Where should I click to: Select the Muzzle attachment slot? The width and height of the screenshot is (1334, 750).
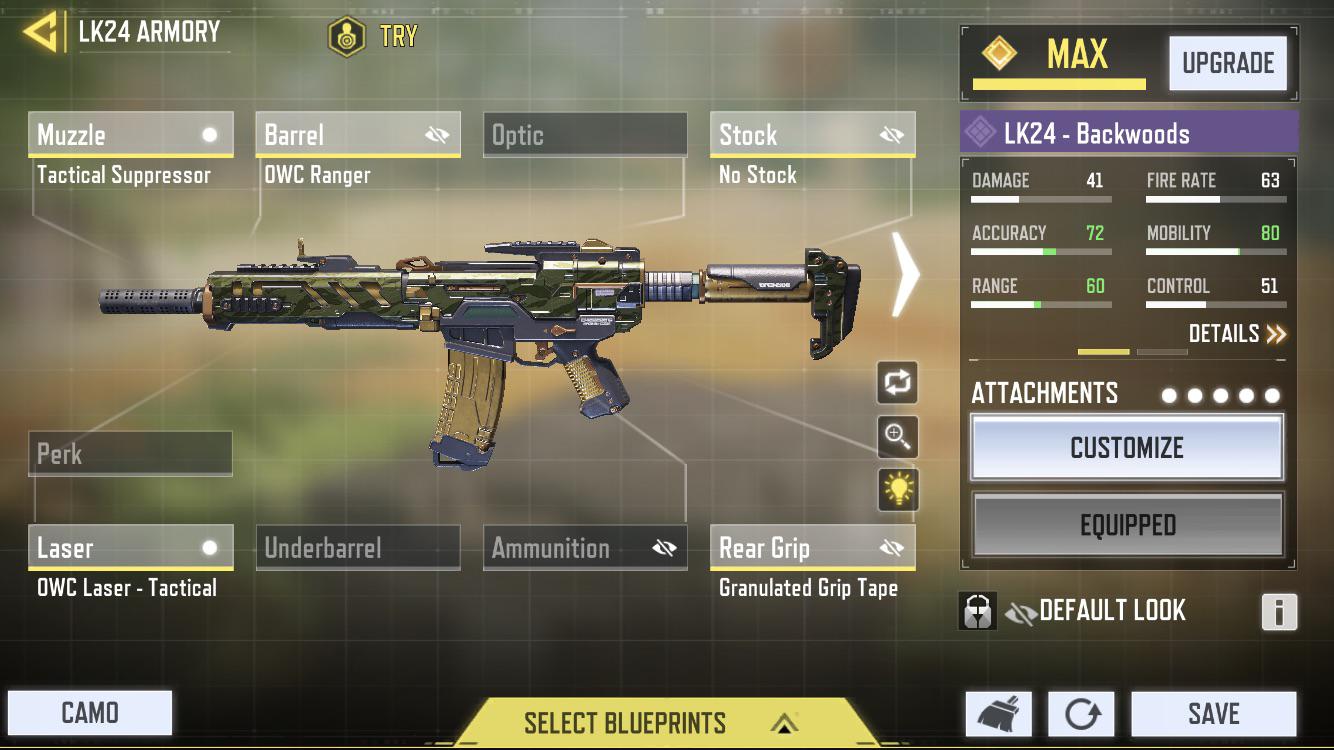pyautogui.click(x=130, y=134)
